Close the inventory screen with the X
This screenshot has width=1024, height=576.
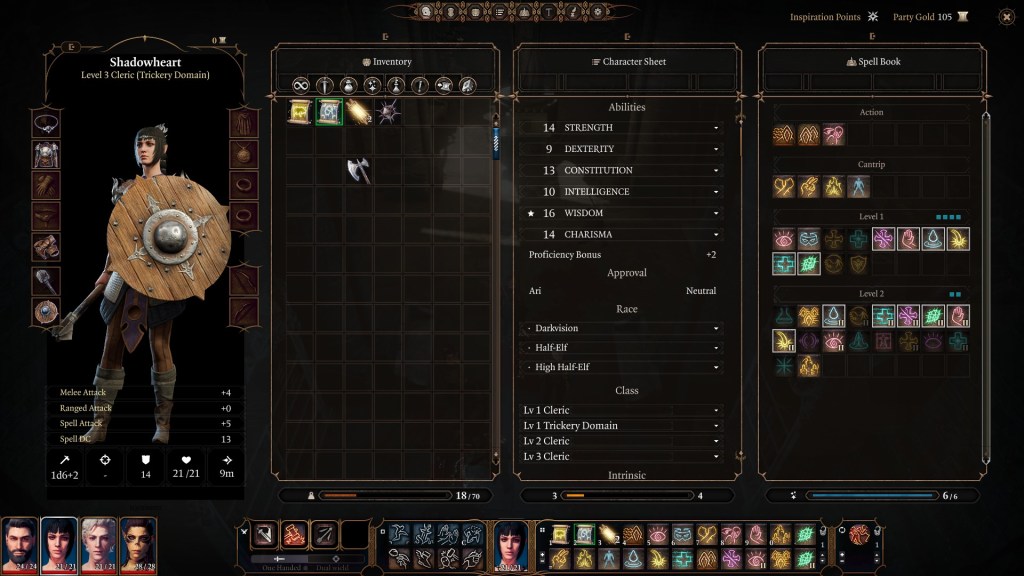click(1006, 17)
